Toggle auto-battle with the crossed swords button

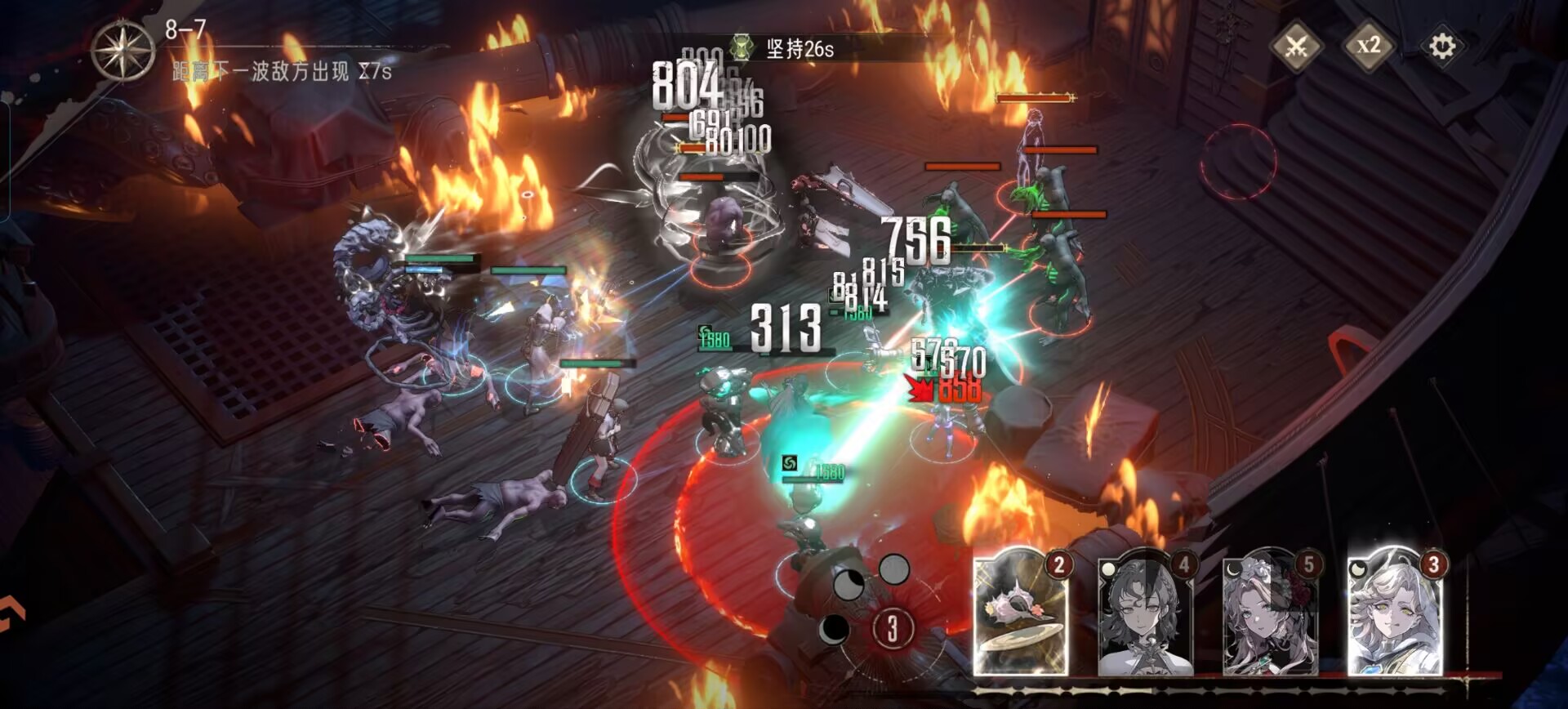click(1296, 46)
